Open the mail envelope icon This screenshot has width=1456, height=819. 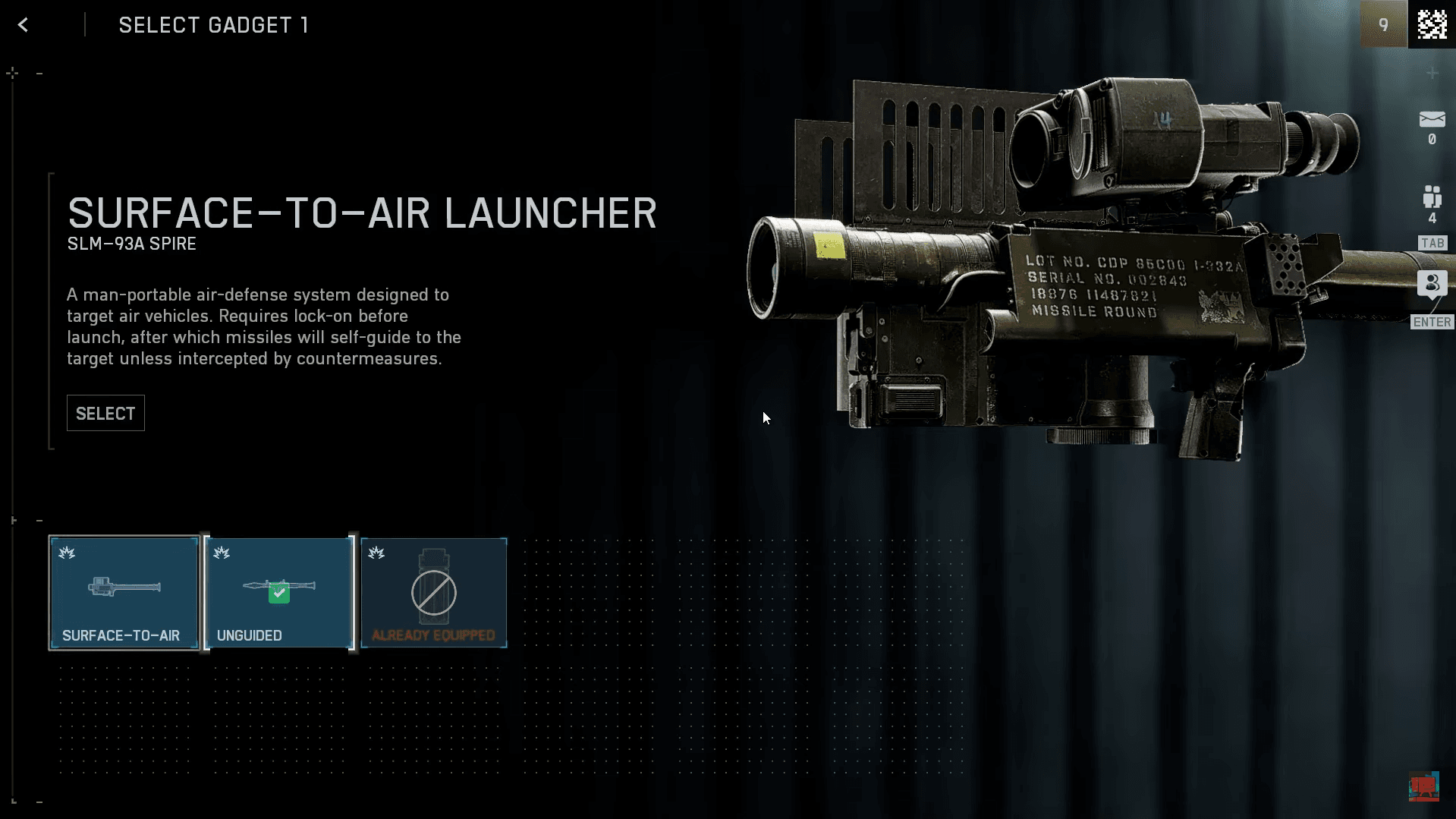[x=1432, y=120]
